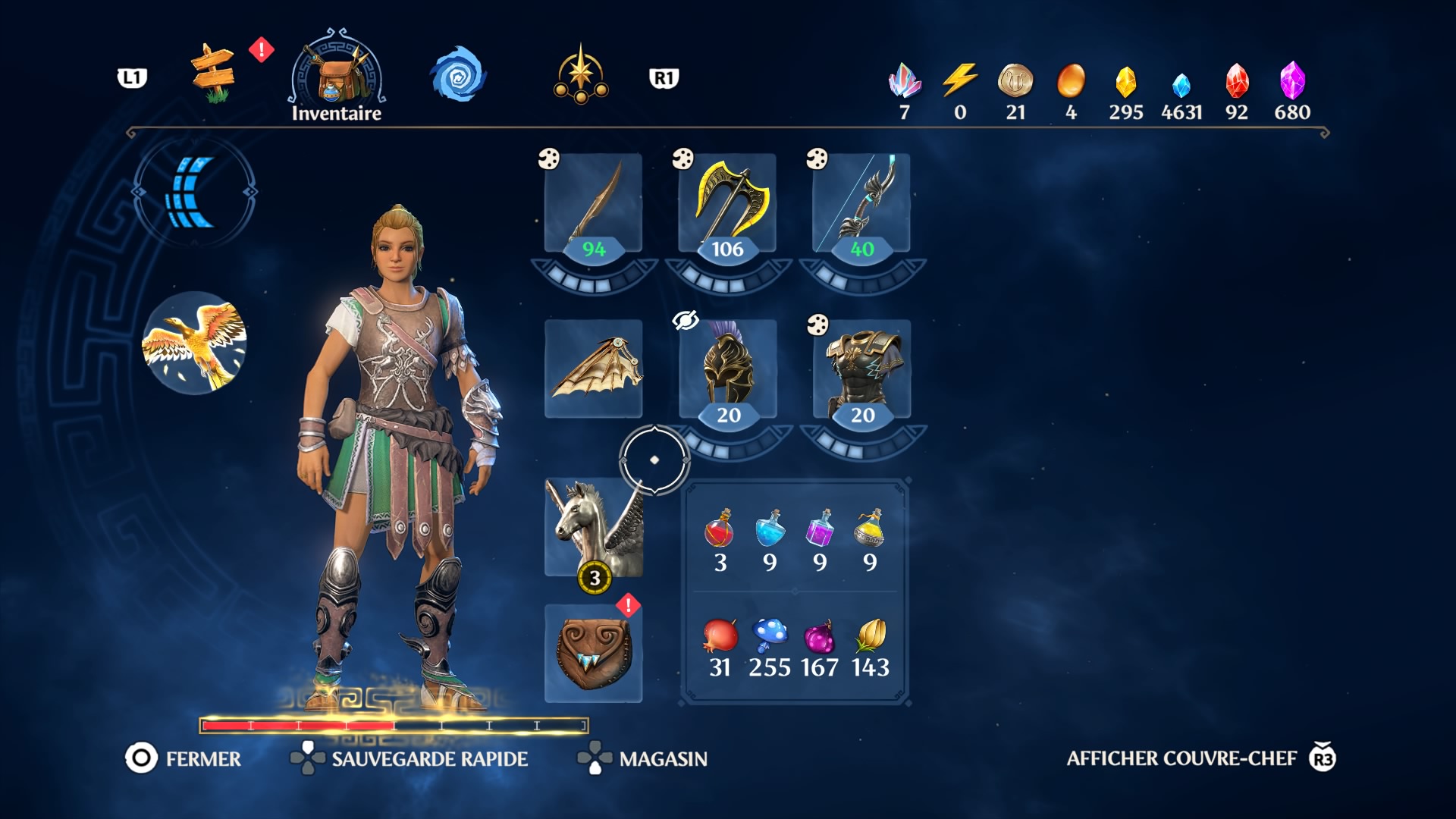Select the purple-crested helmet slot
Screen dimensions: 1456x819
(727, 369)
